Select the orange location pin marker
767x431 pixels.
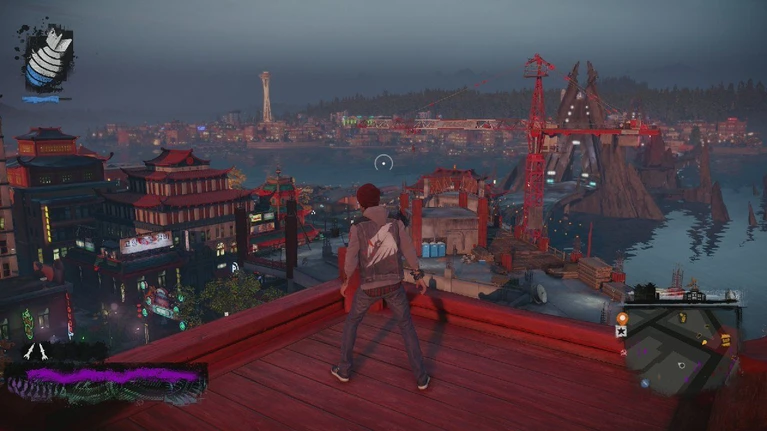click(x=622, y=319)
